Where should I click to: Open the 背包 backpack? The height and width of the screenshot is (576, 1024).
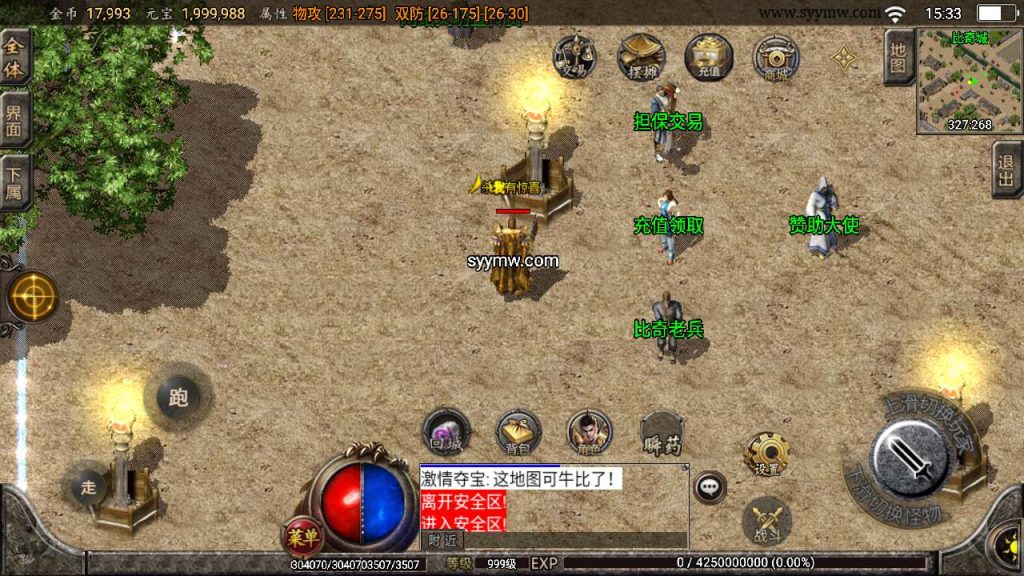point(519,432)
